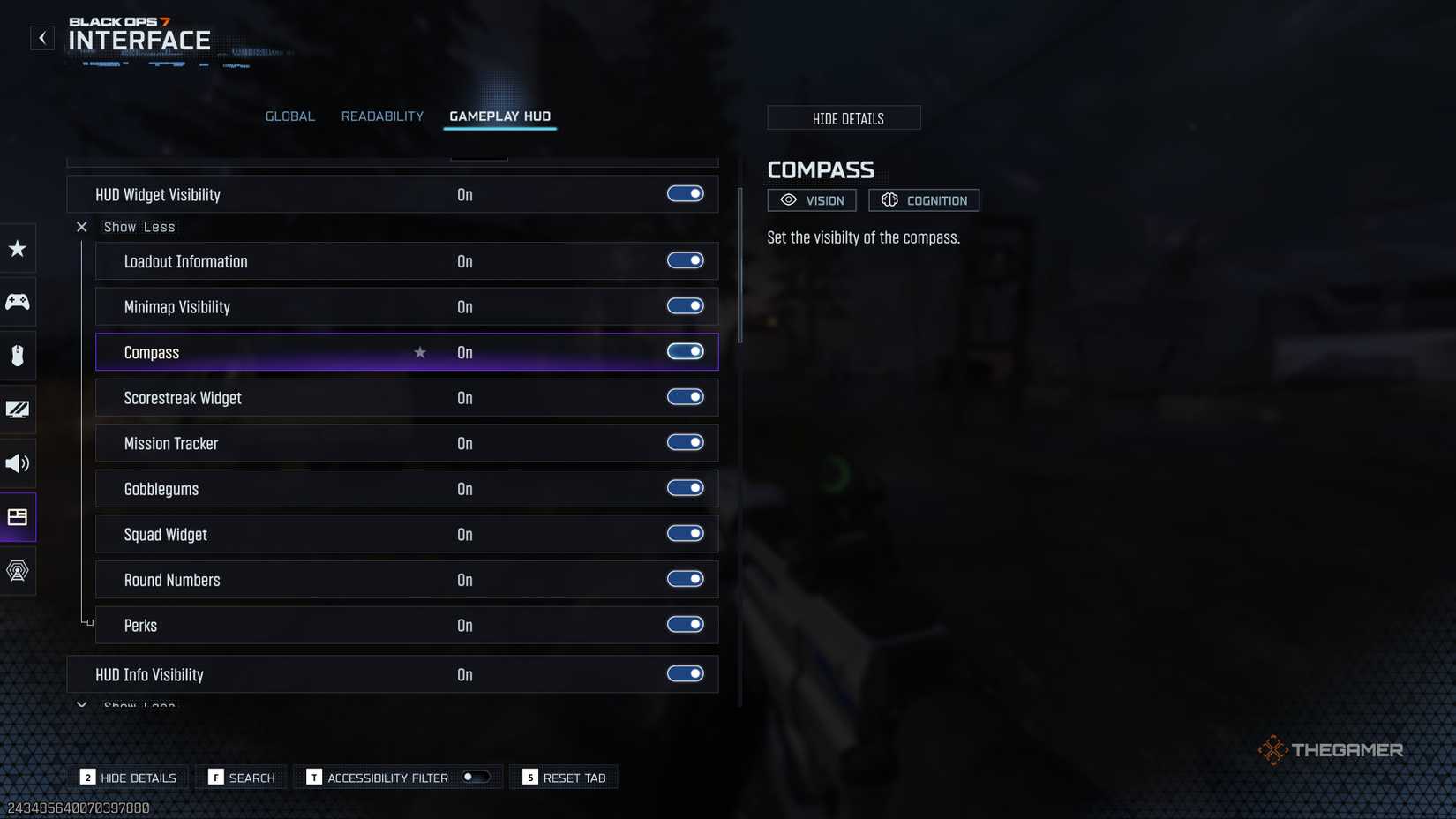Switch to the Global tab
The image size is (1456, 819).
289,116
